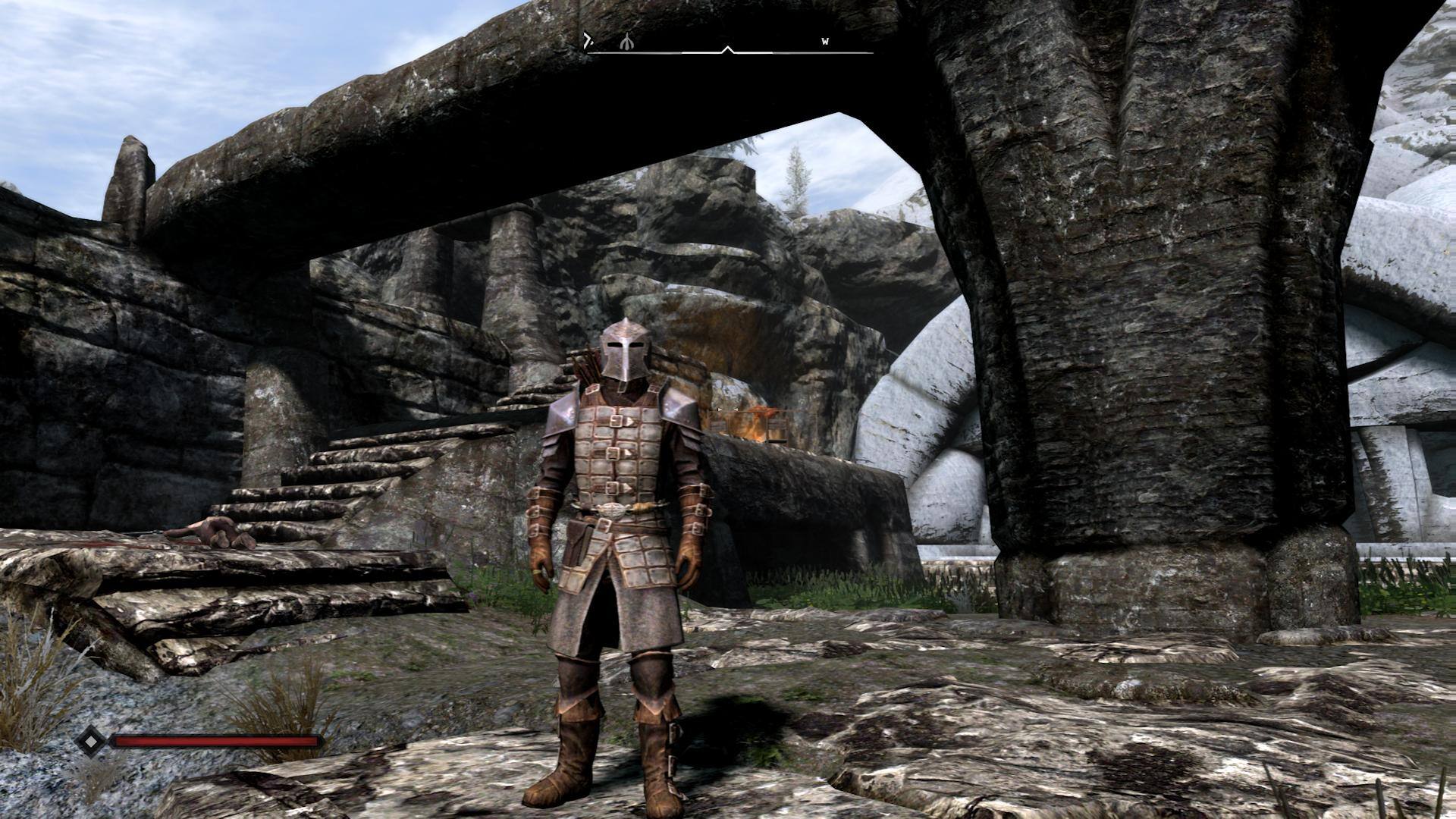
Task: Click the clipped arrow marker at compass edge
Action: [588, 41]
